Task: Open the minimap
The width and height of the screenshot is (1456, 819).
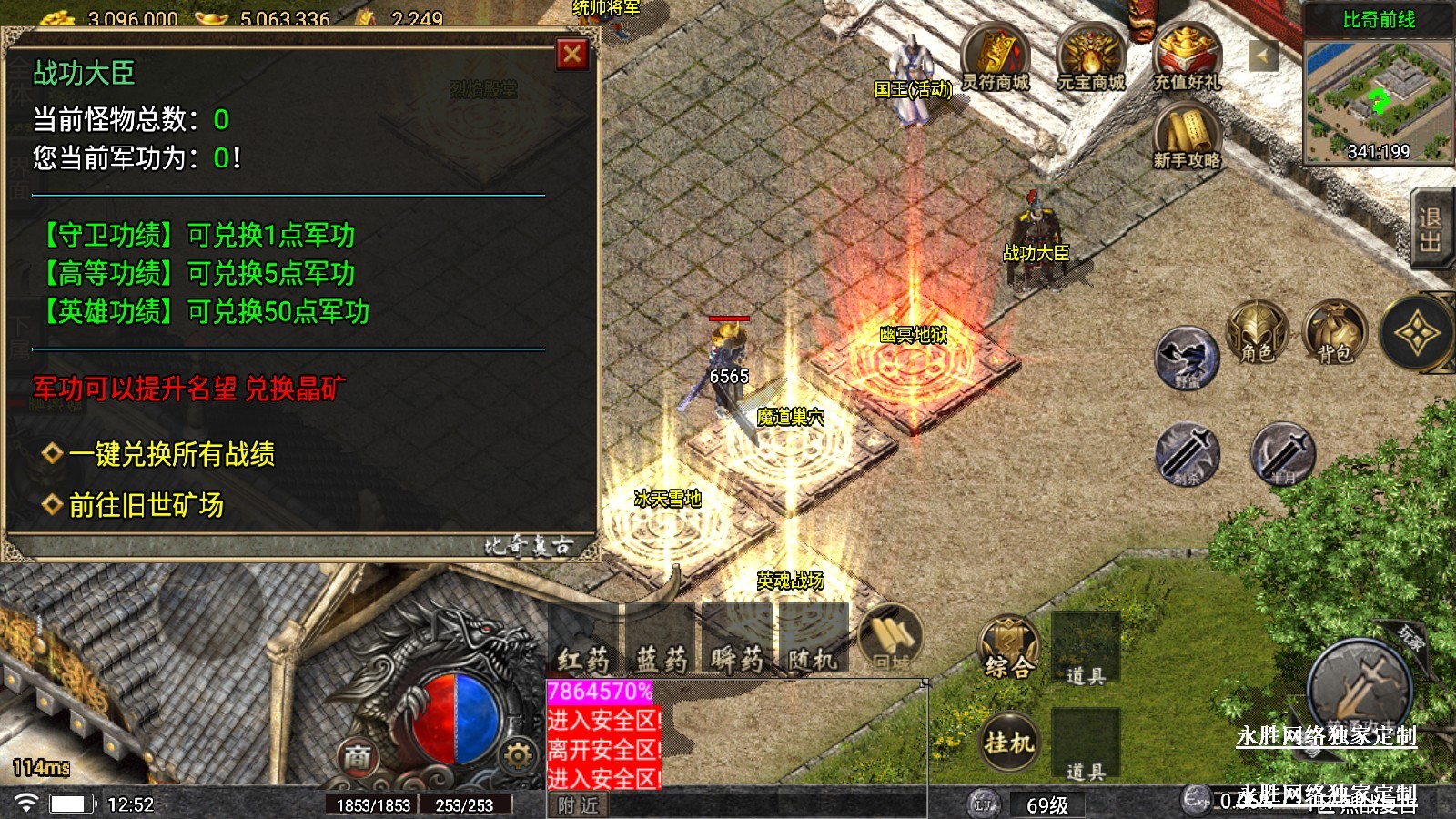Action: pyautogui.click(x=1378, y=100)
